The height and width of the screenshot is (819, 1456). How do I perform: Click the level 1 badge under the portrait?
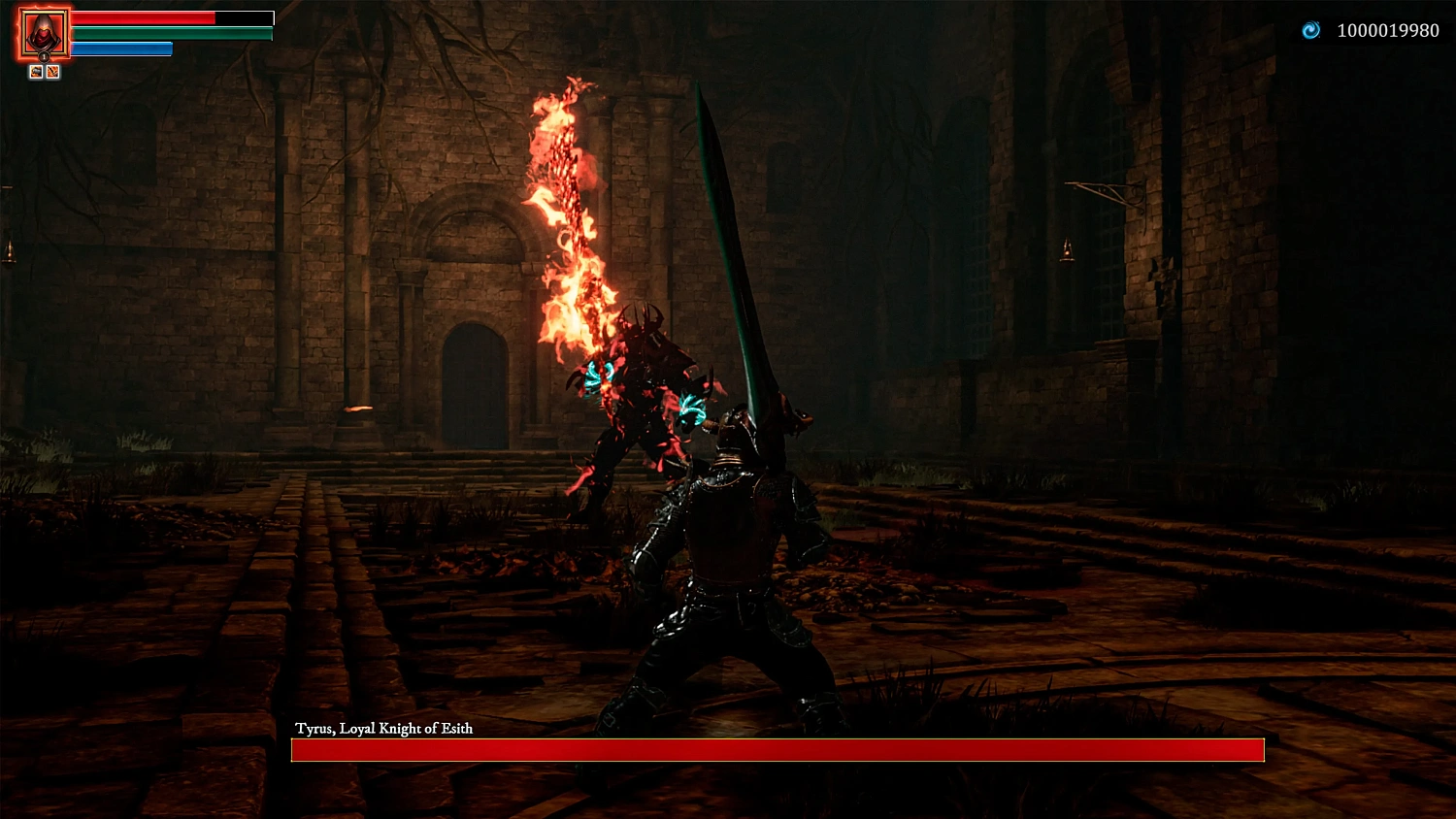44,56
